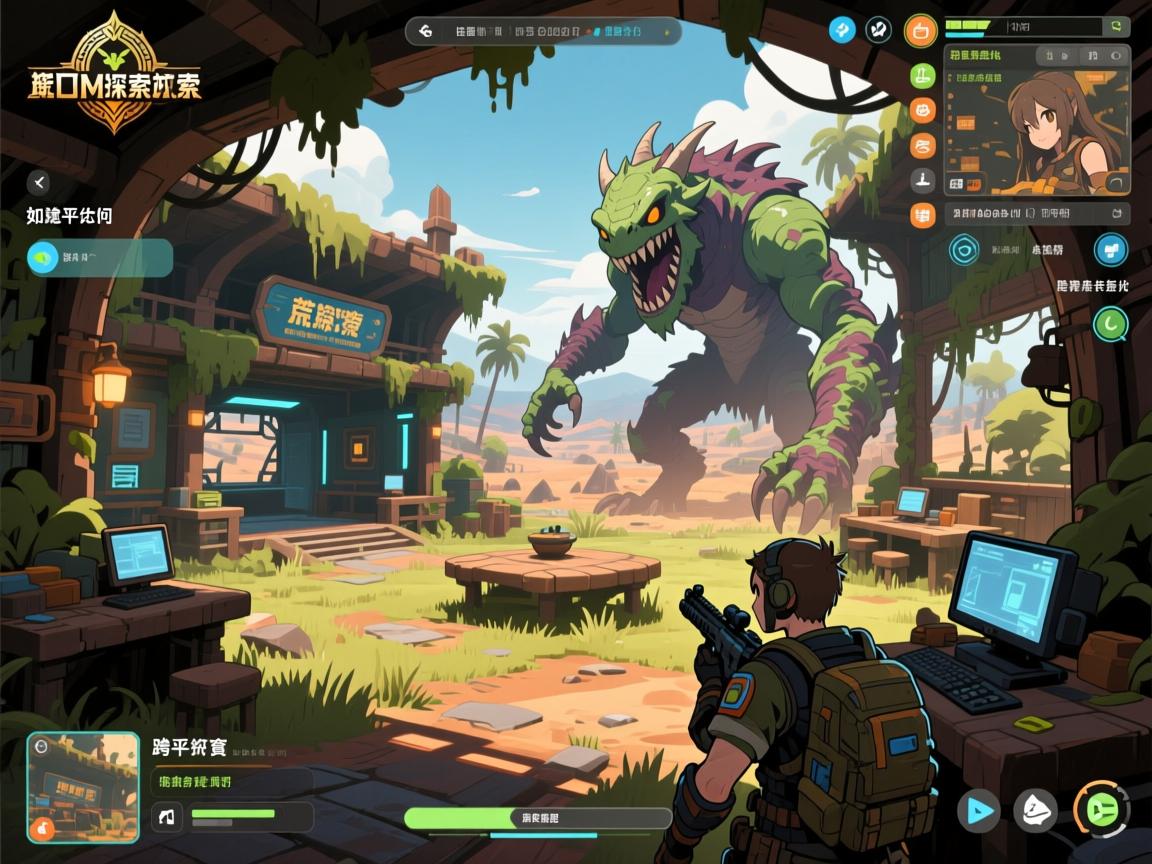Viewport: 1152px width, 864px height.
Task: Click the green crescent round button
Action: 1110,323
